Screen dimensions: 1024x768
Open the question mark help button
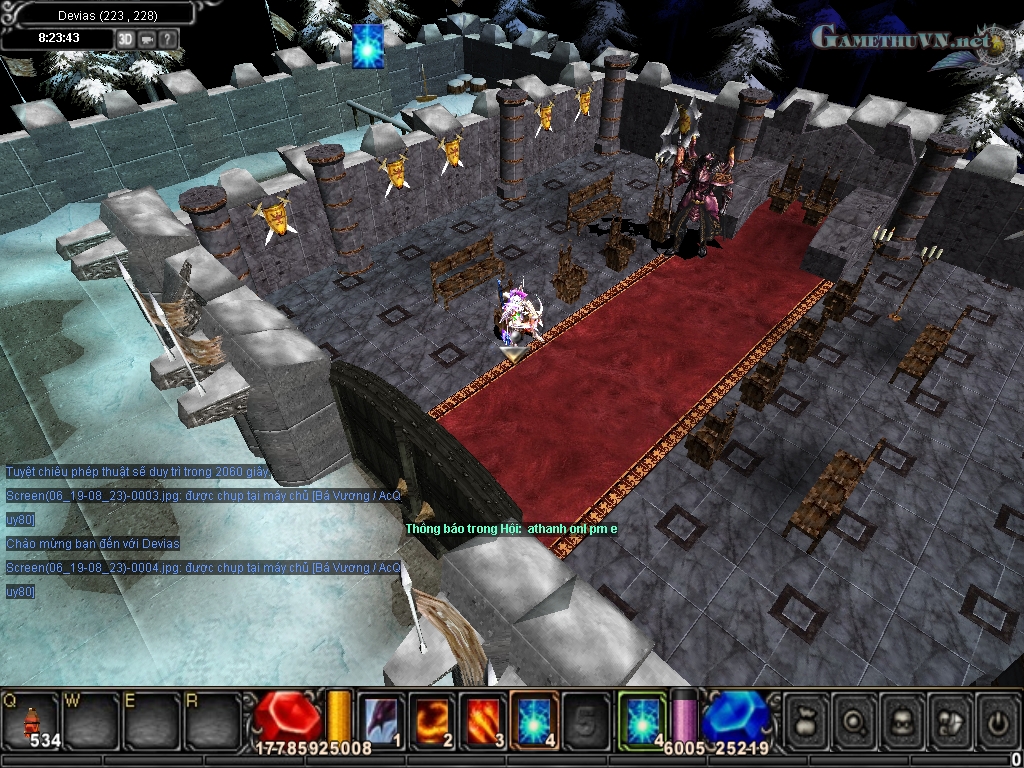point(167,39)
